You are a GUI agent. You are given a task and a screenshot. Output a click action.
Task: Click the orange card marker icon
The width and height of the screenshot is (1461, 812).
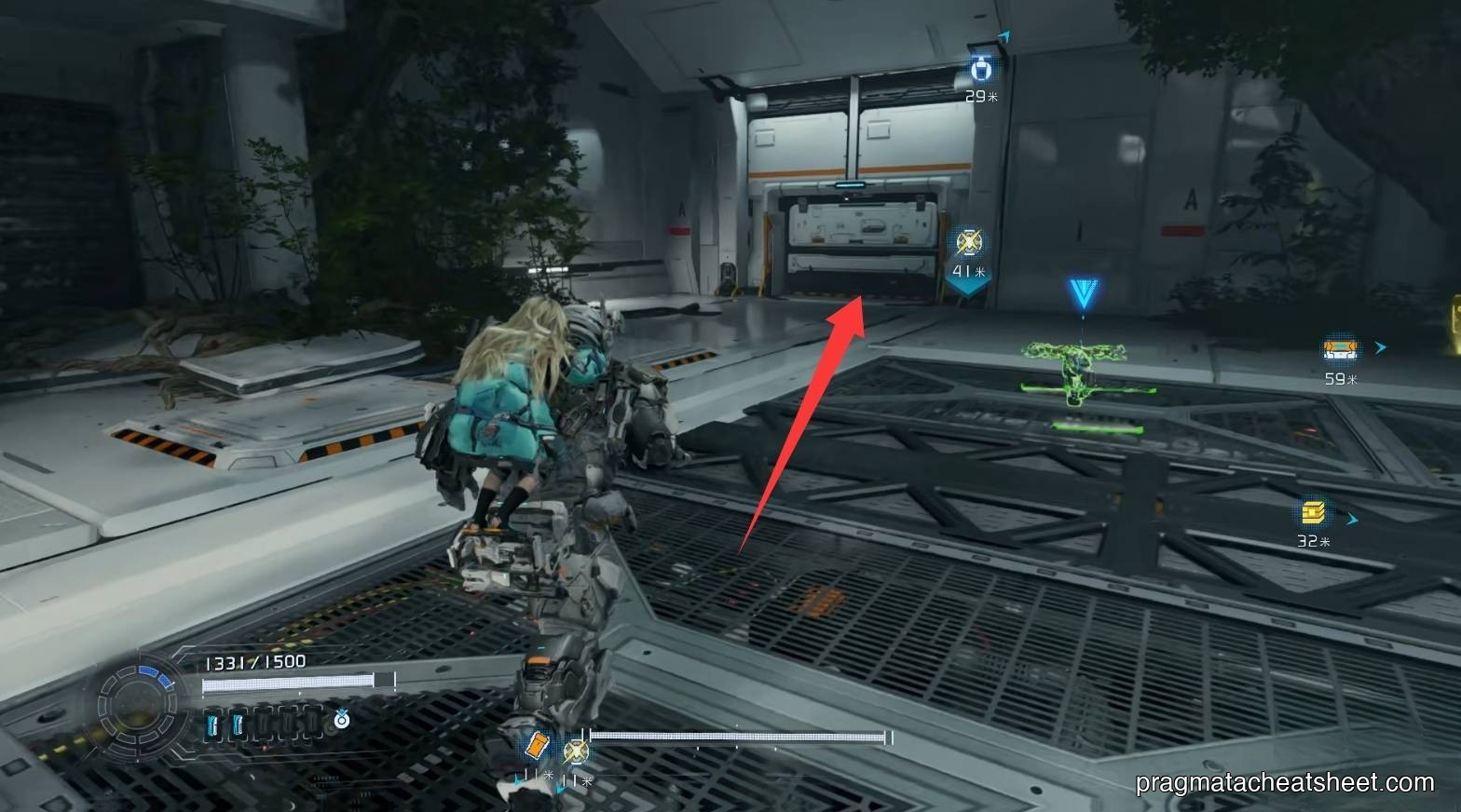[x=538, y=746]
